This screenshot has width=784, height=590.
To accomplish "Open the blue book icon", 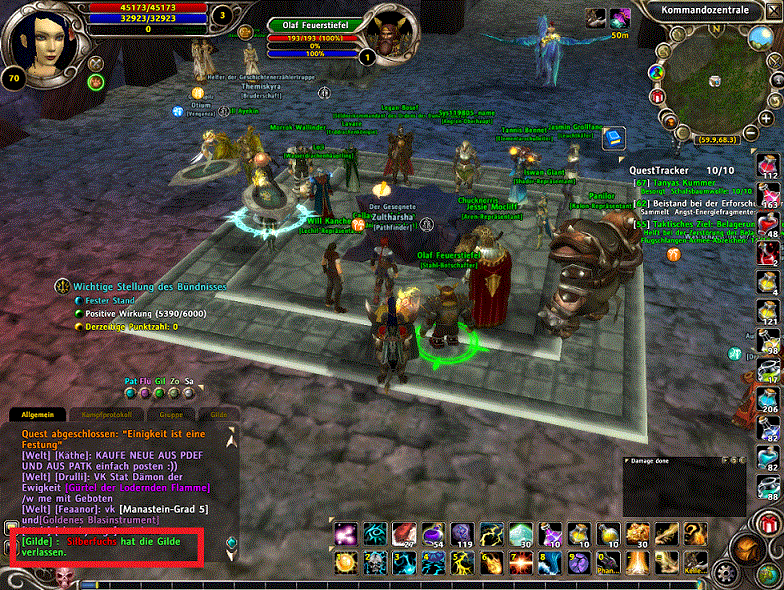I will (x=612, y=136).
